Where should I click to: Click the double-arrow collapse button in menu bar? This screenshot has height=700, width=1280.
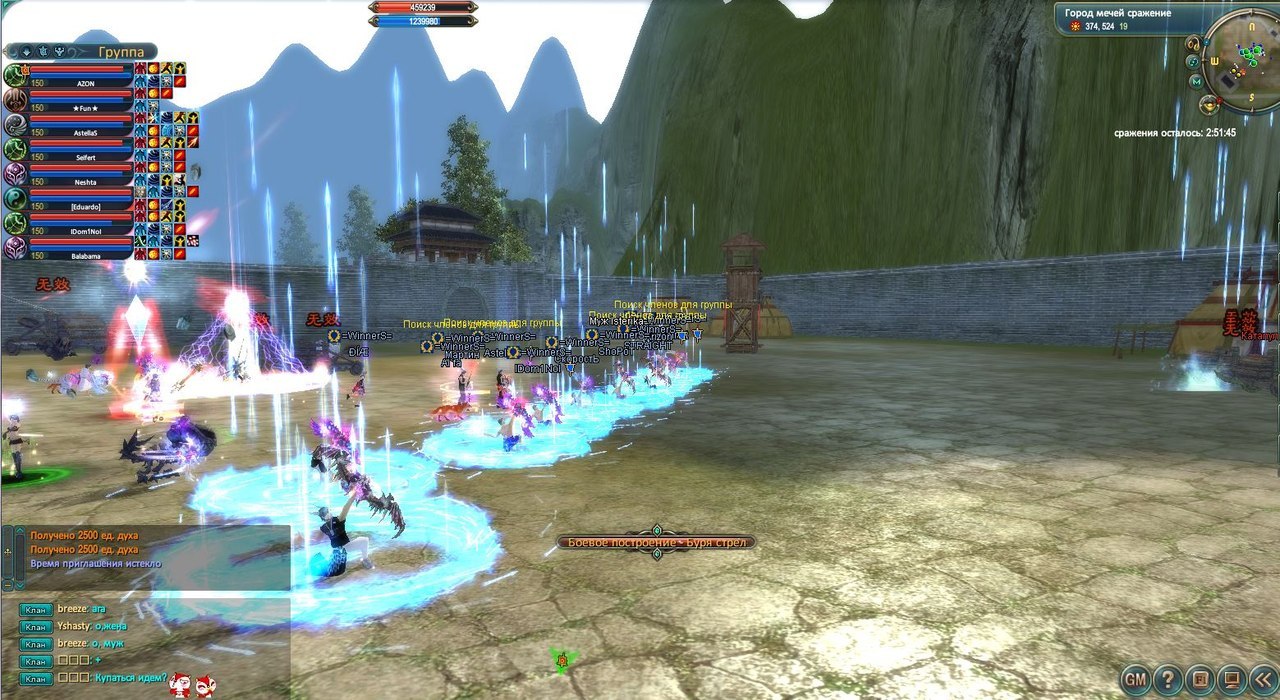tap(1265, 680)
